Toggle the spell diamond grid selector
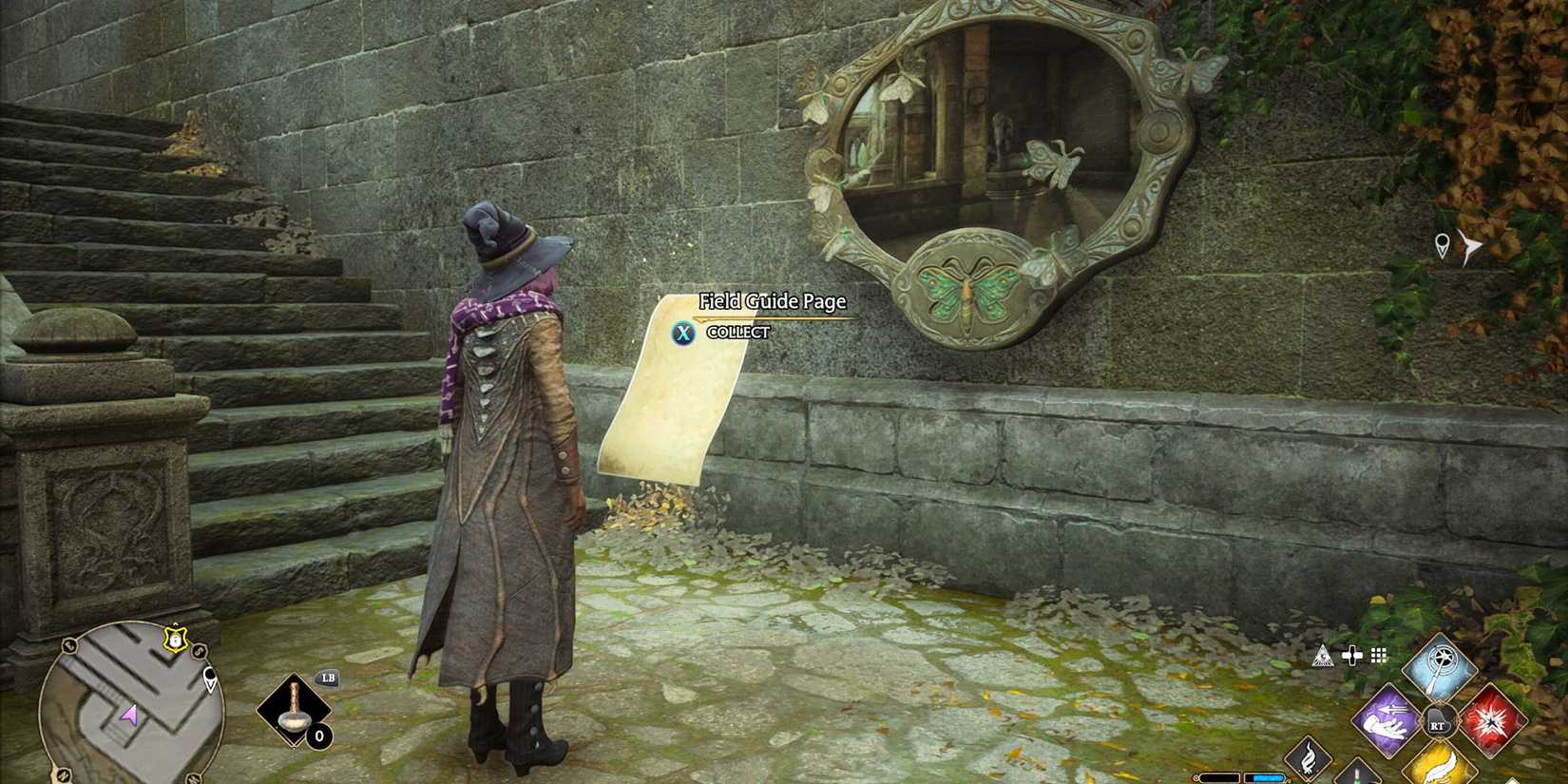Image resolution: width=1568 pixels, height=784 pixels. tap(1377, 656)
